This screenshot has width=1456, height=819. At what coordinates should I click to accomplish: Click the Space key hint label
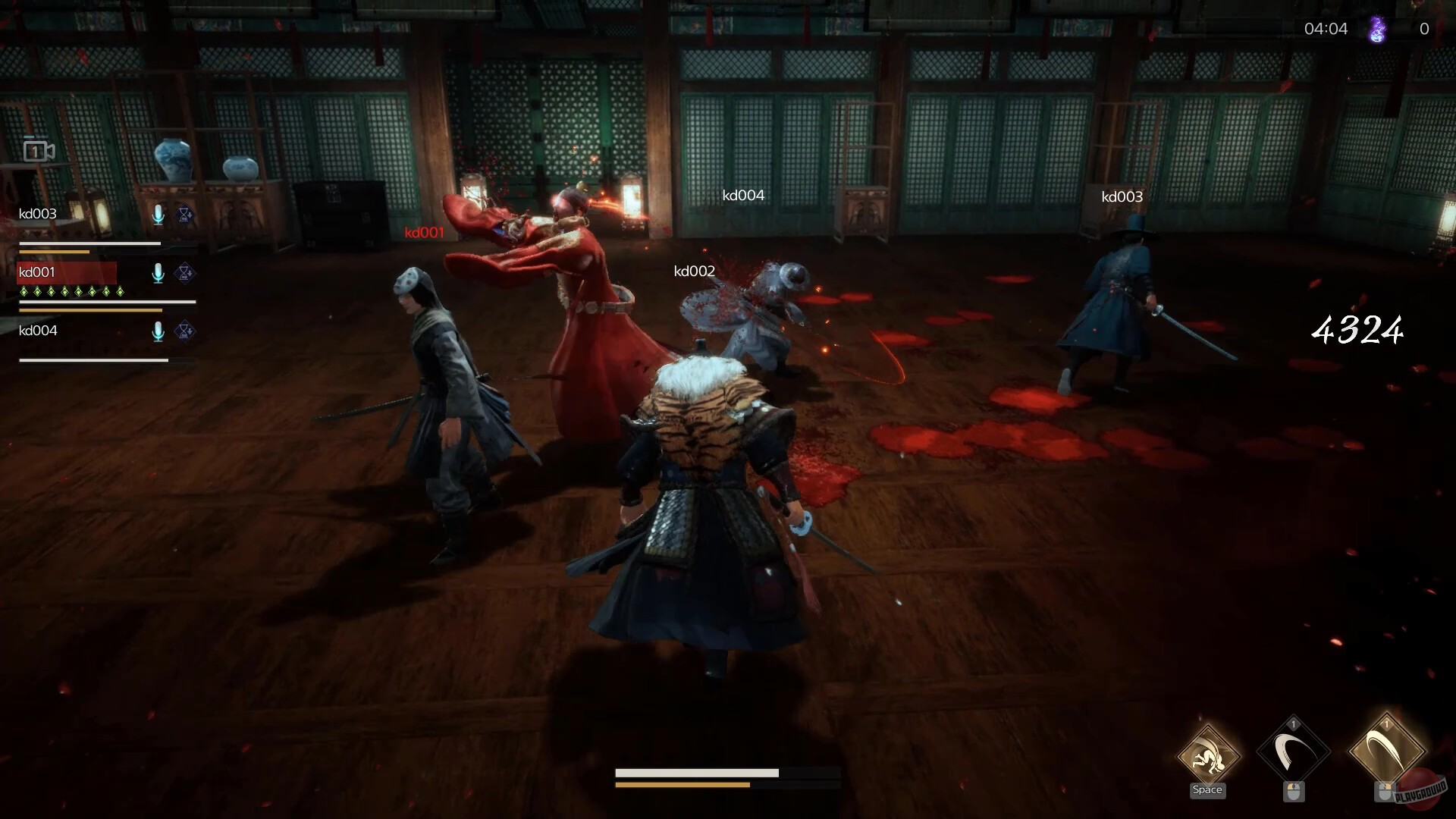tap(1207, 790)
